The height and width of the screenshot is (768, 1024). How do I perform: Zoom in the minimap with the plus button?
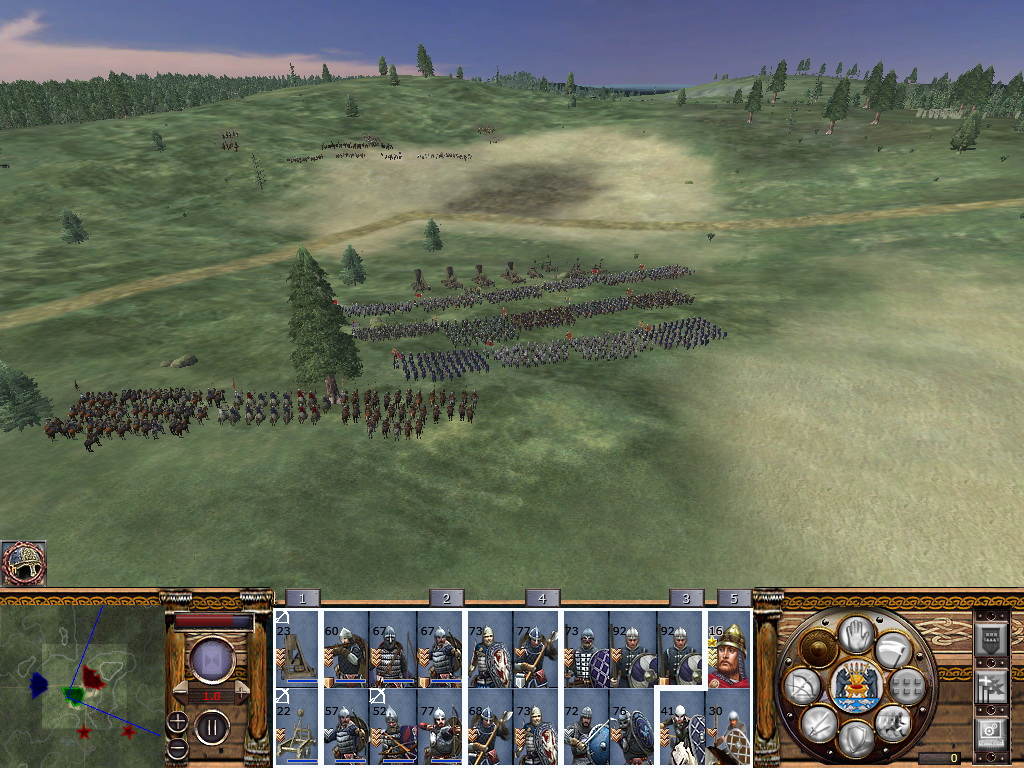point(177,720)
